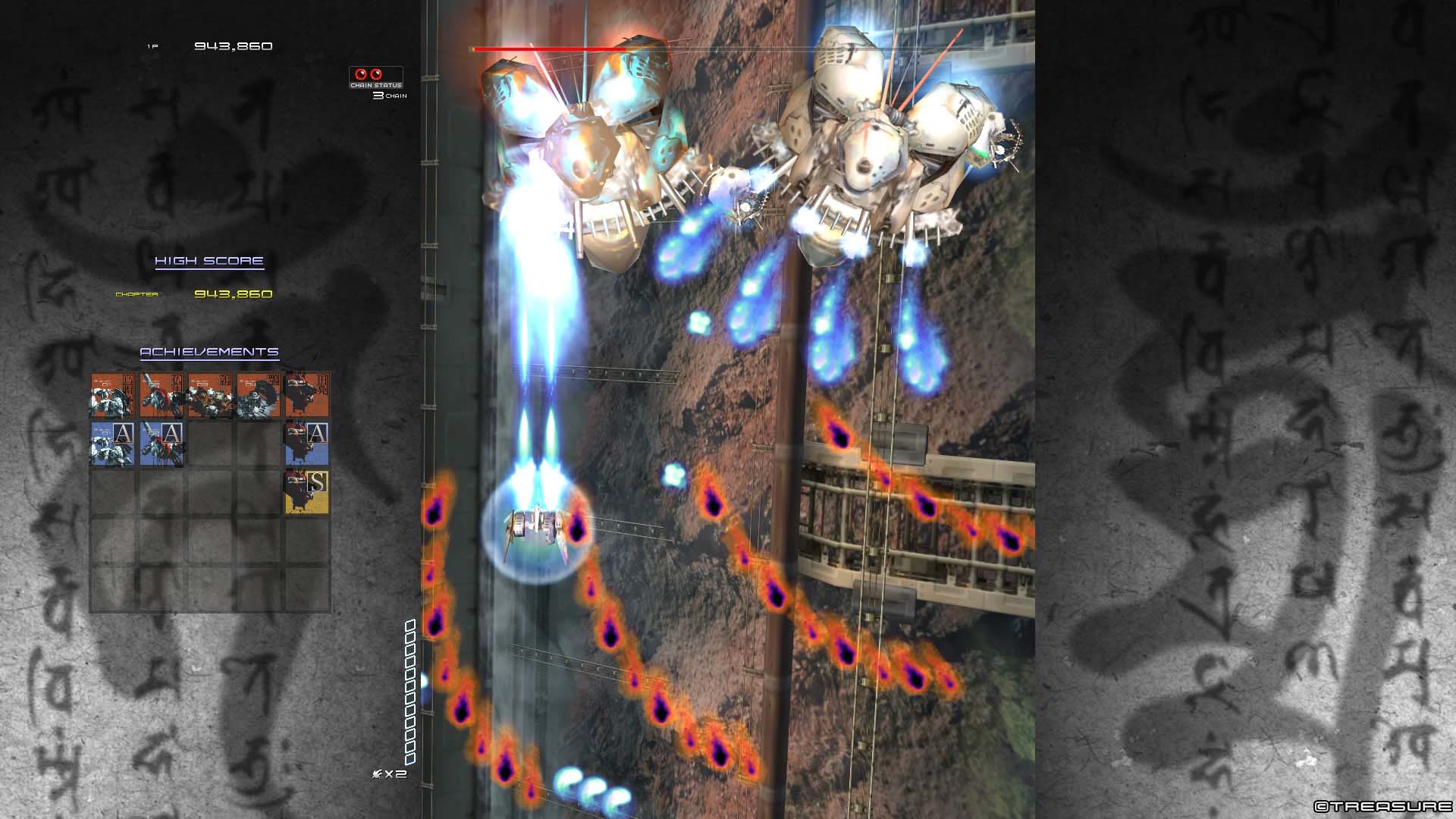Select the Chapter 03 achievement tile
Viewport: 1456px width, 819px height.
click(x=210, y=394)
